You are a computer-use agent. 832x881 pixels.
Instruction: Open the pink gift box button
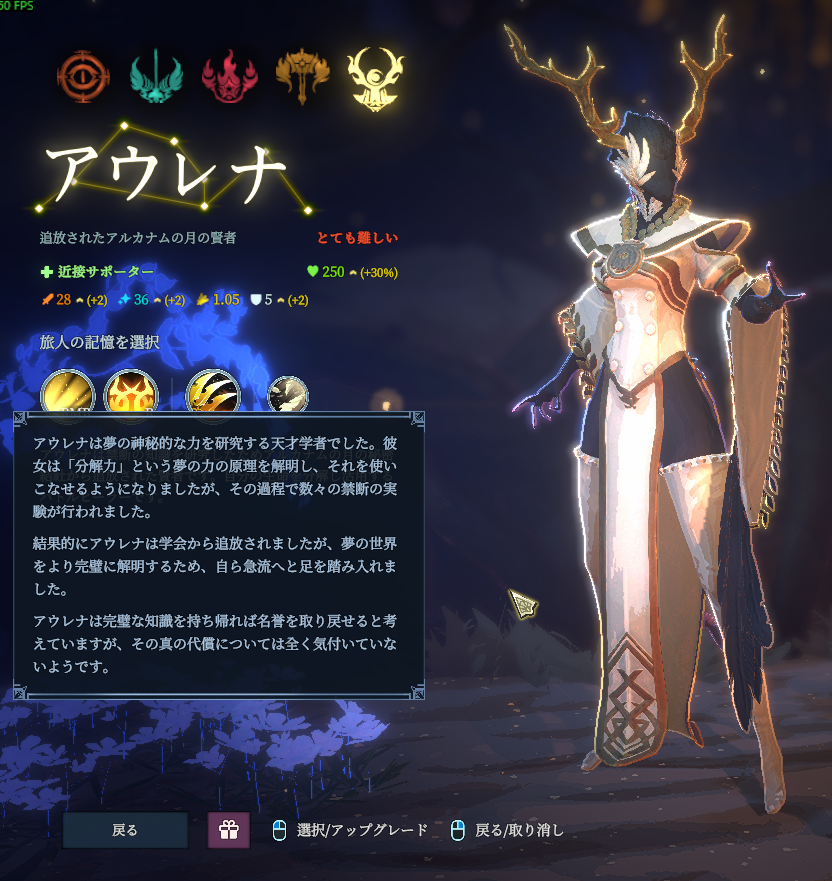[229, 830]
